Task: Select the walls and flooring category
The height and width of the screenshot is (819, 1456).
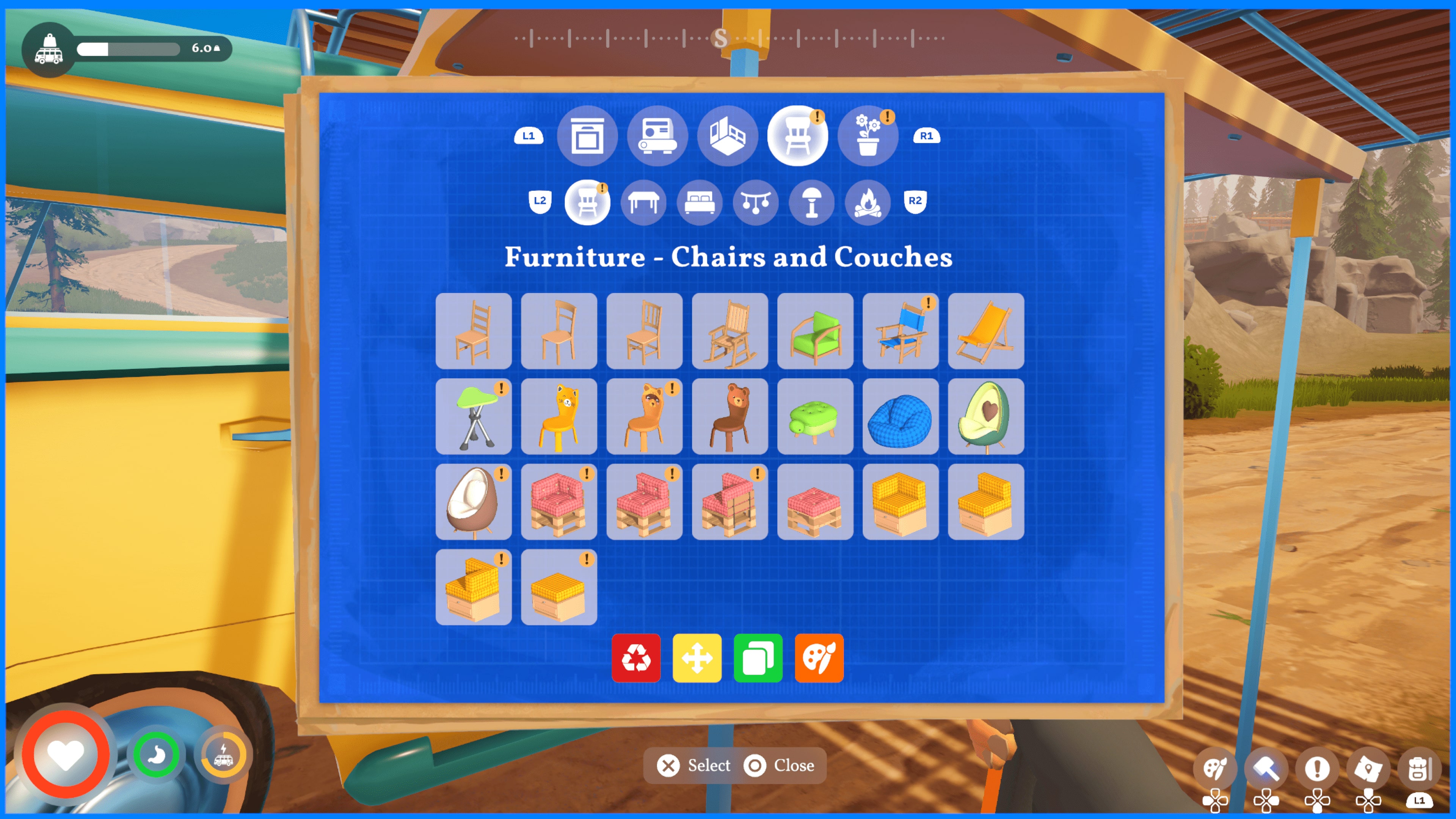Action: click(x=728, y=136)
